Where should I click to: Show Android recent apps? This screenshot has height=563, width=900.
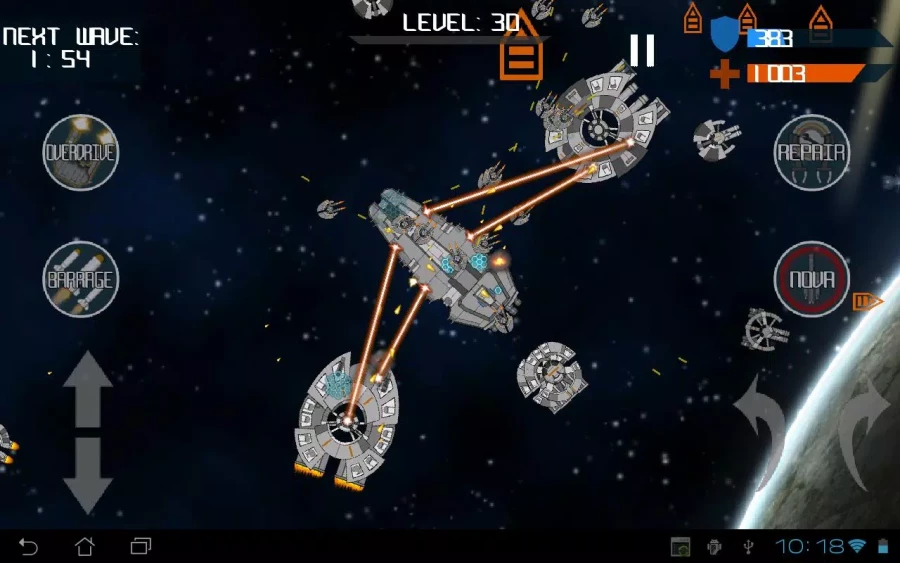coord(141,546)
